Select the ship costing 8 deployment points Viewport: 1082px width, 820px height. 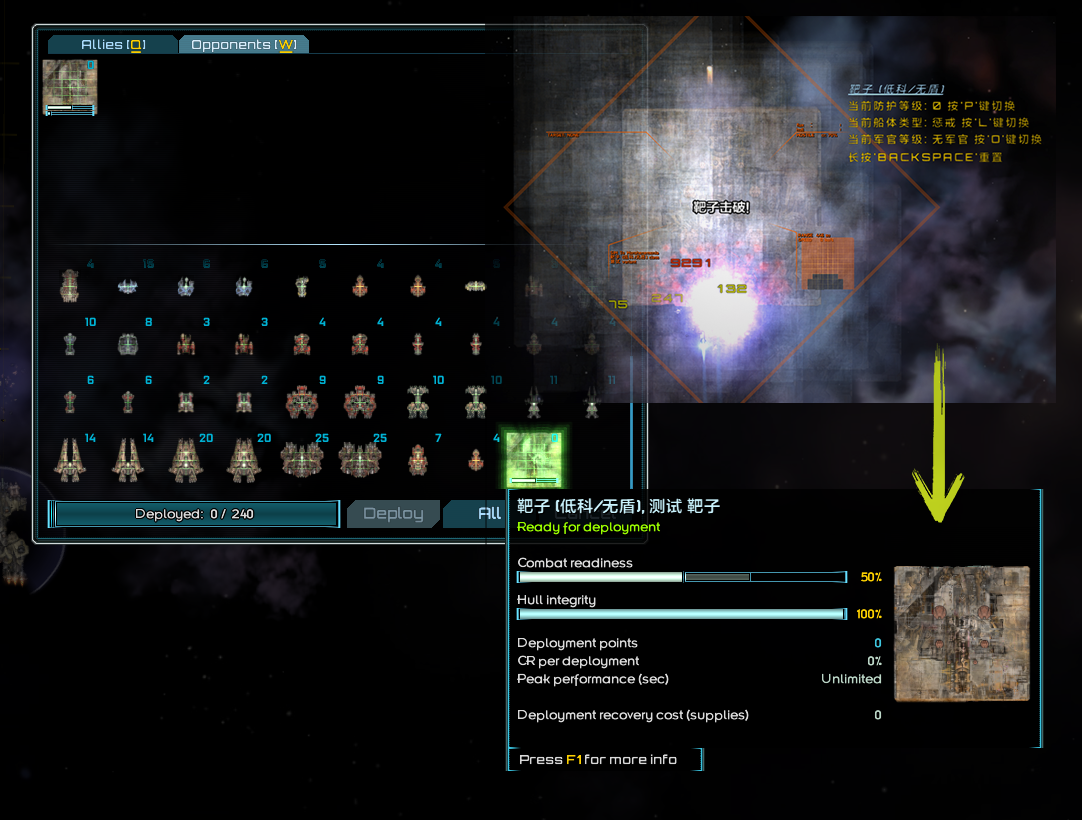click(x=128, y=344)
